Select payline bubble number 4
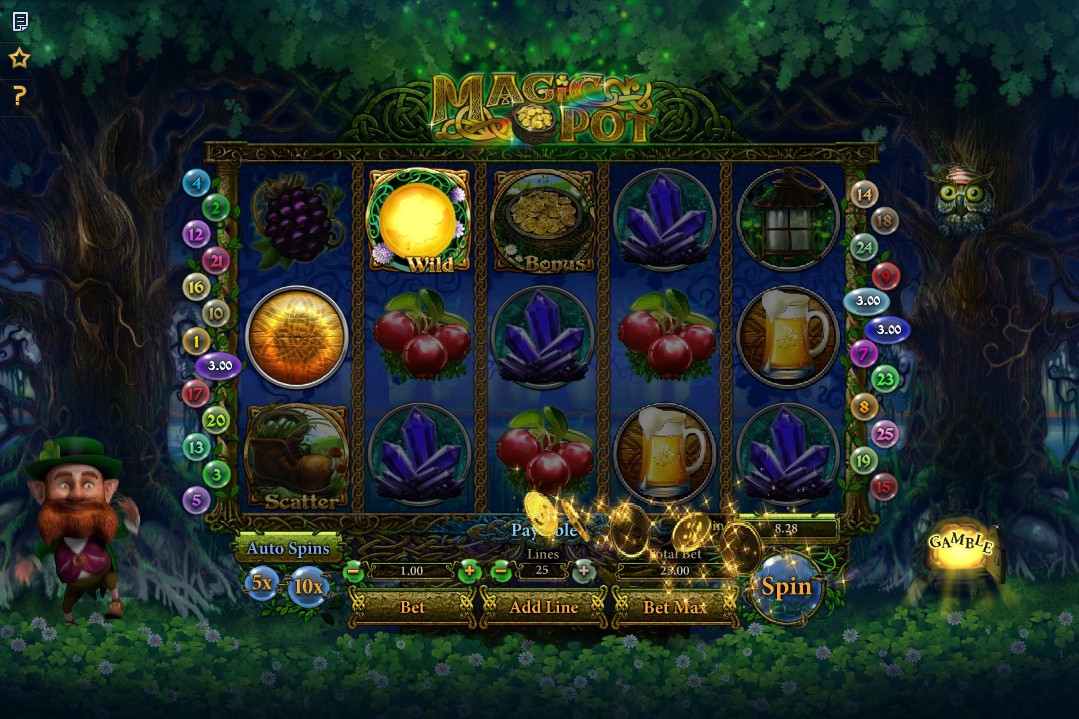 [196, 182]
